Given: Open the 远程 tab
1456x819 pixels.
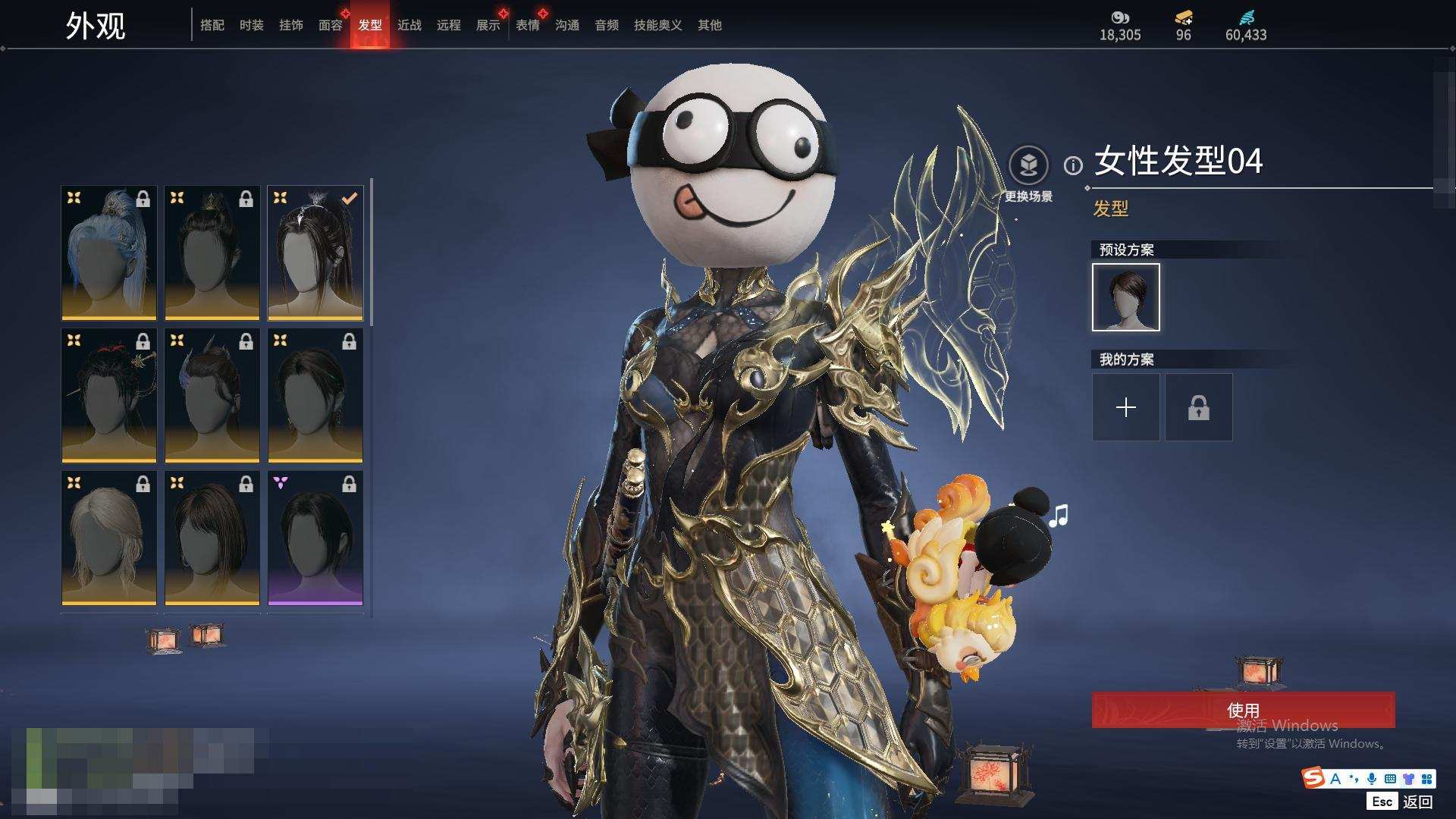Looking at the screenshot, I should point(449,25).
